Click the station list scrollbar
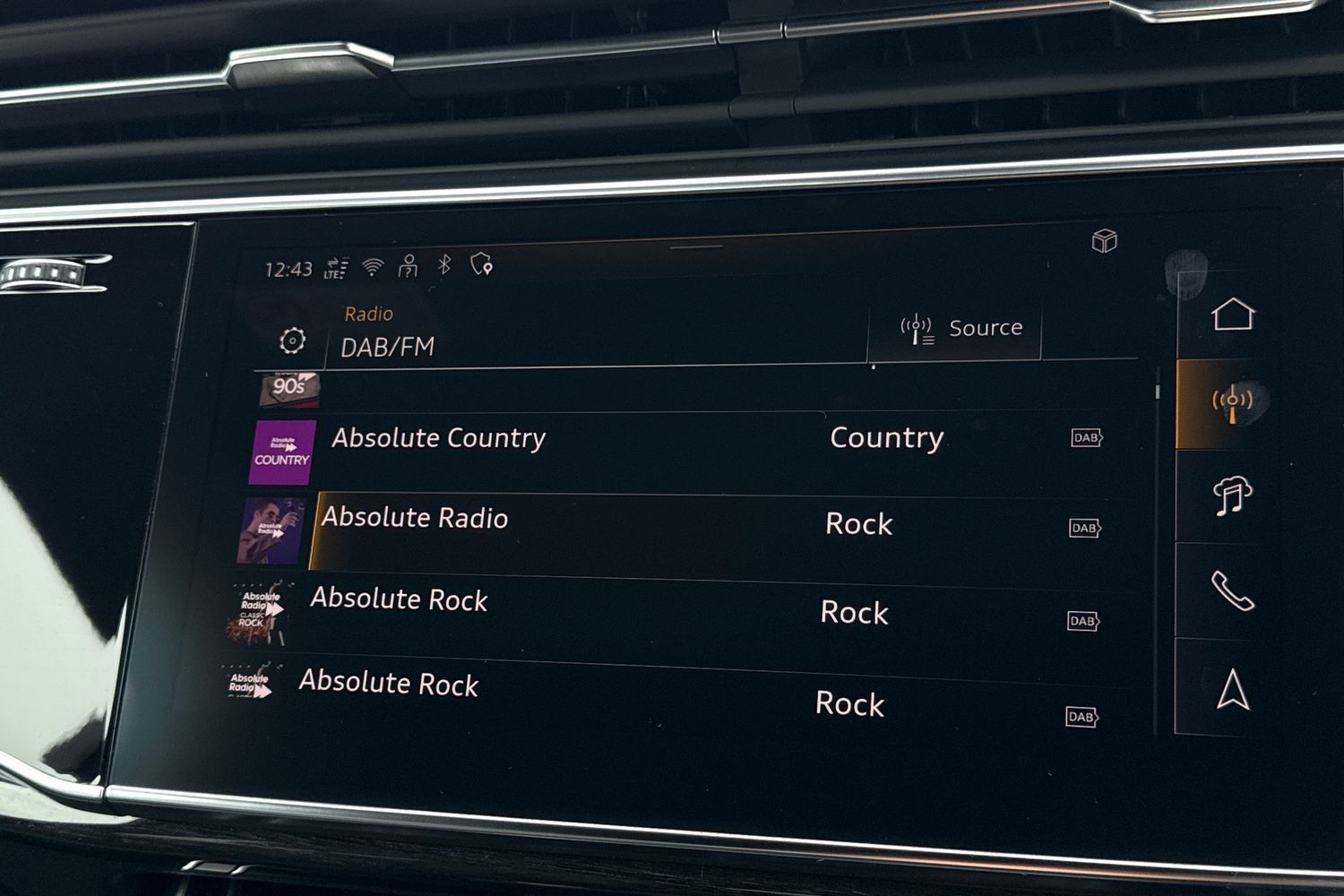 click(x=1157, y=392)
